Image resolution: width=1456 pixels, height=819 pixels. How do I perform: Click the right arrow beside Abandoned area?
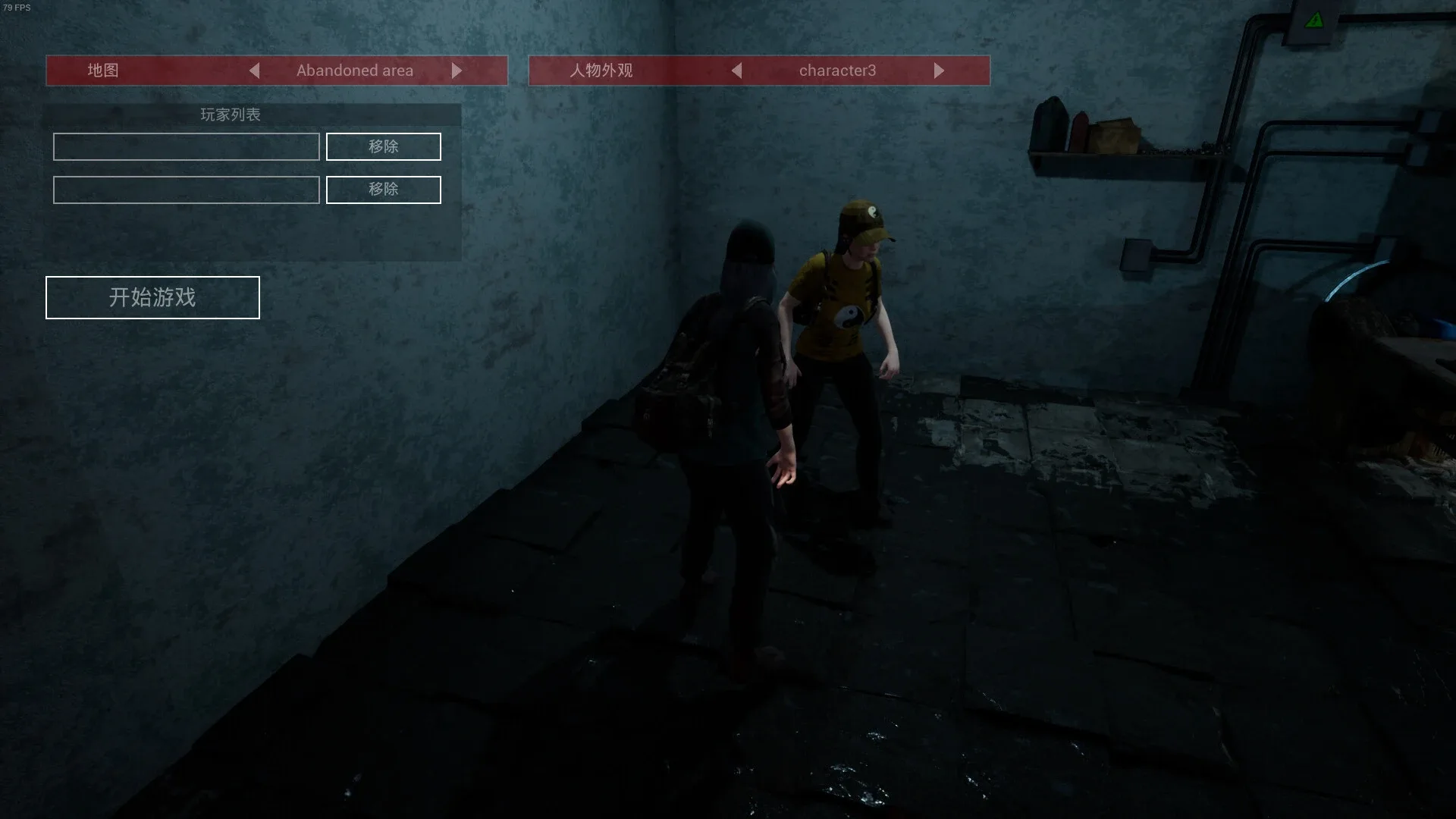(457, 71)
